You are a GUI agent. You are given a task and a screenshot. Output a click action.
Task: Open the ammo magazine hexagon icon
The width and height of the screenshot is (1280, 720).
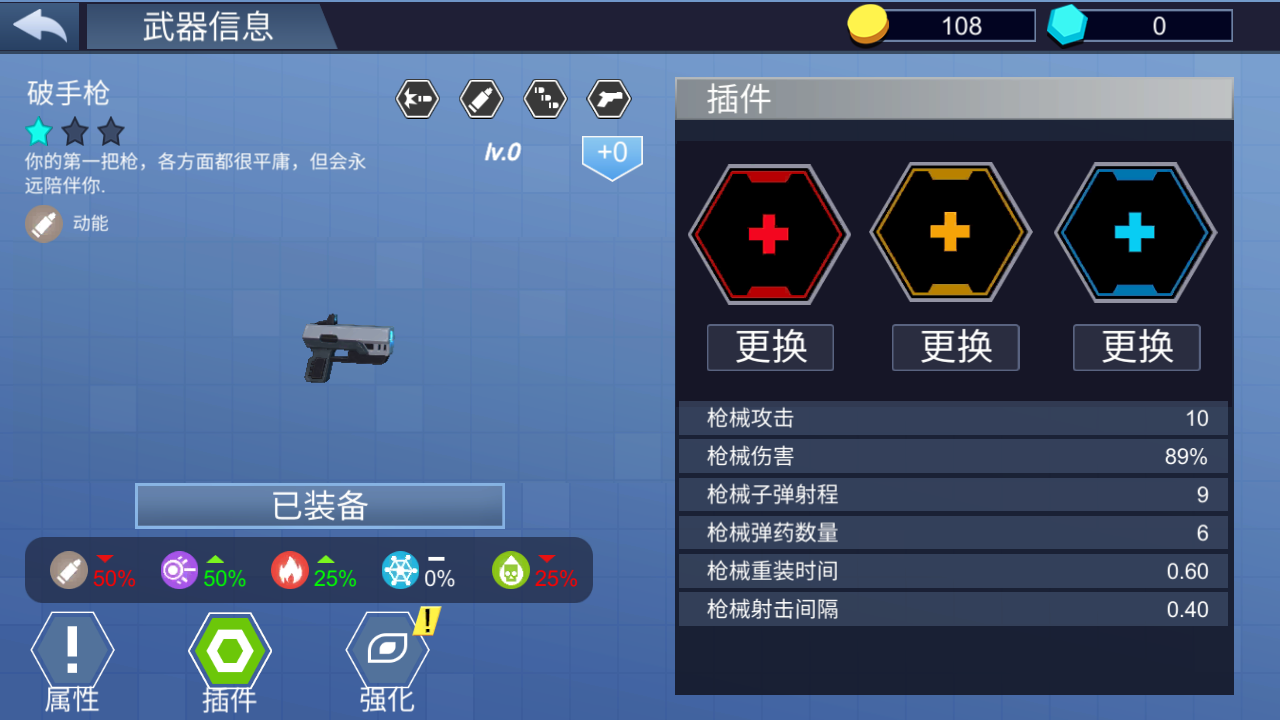coord(545,99)
